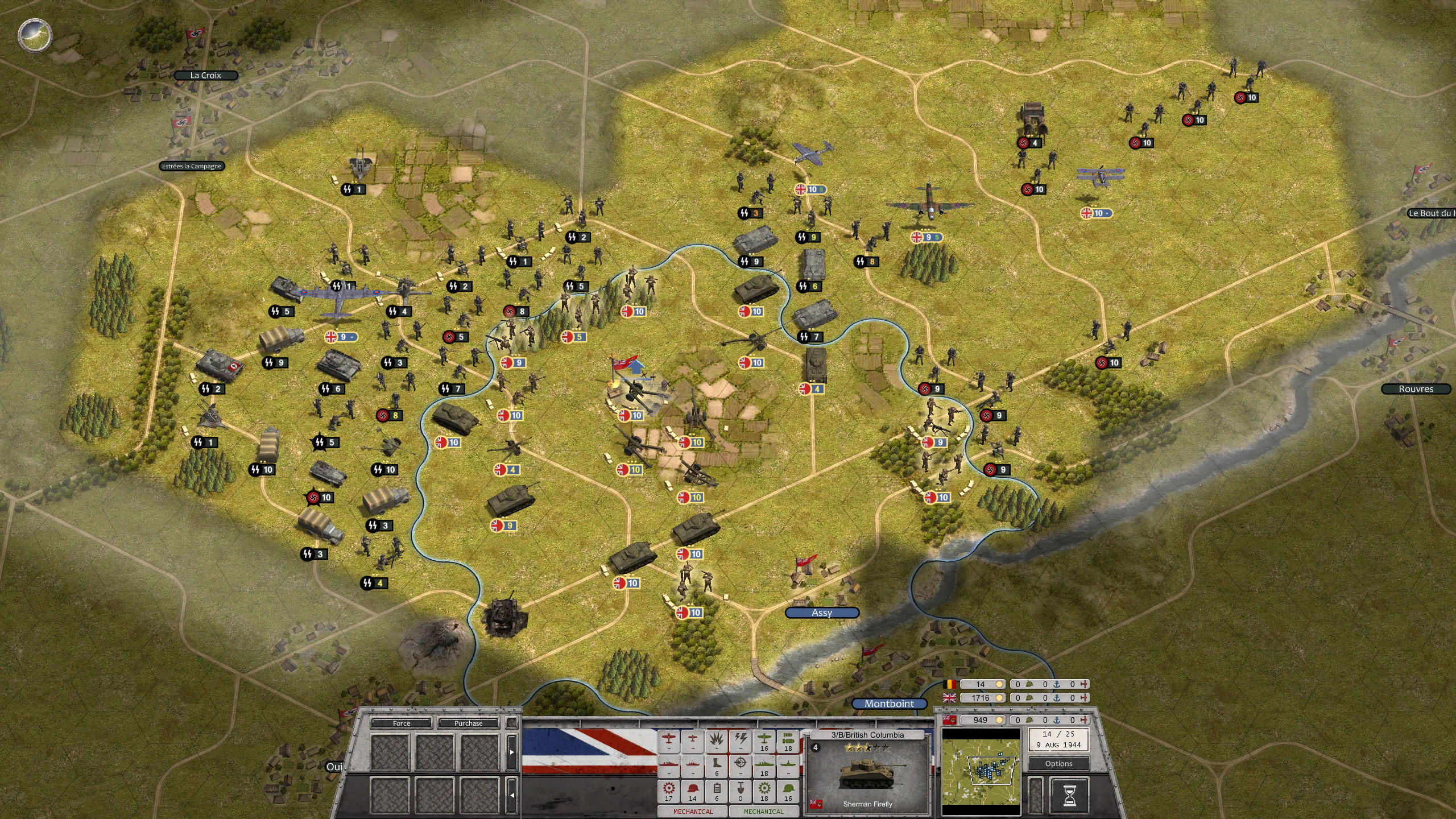This screenshot has height=819, width=1456.
Task: Click the Montboint town label
Action: tap(890, 704)
